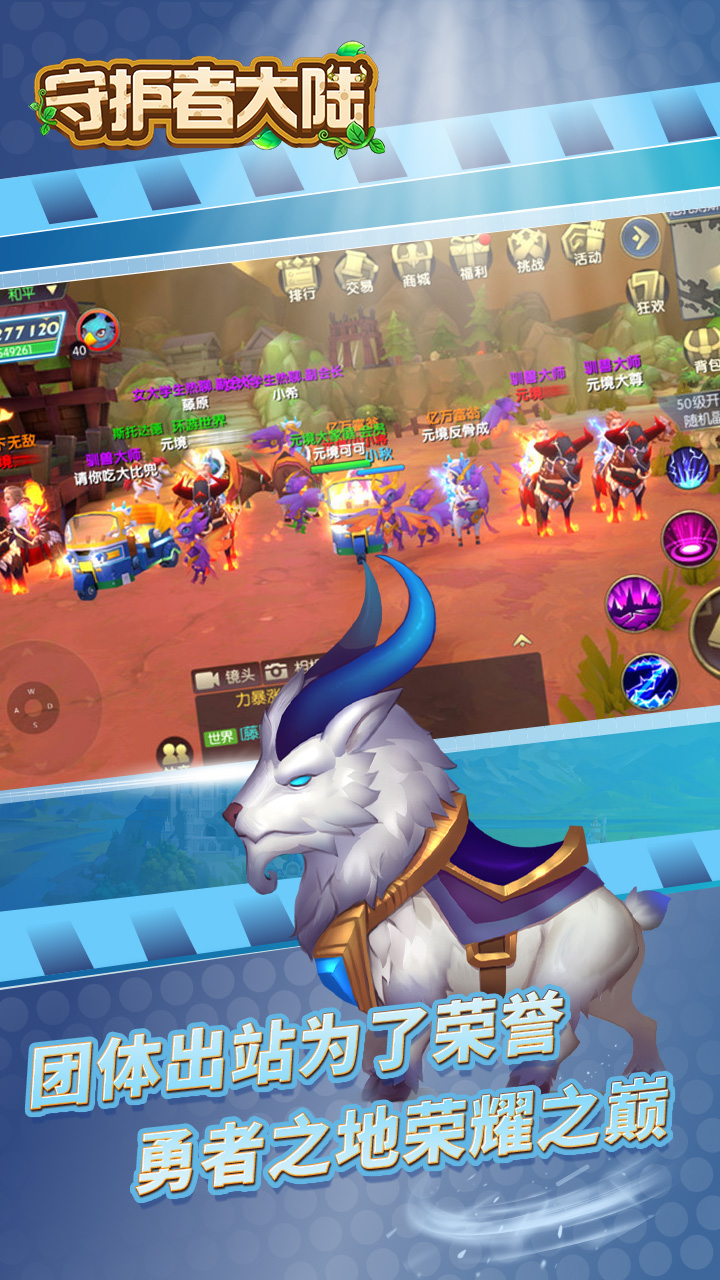Select the blue bird pet portrait
720x1280 pixels.
click(98, 329)
